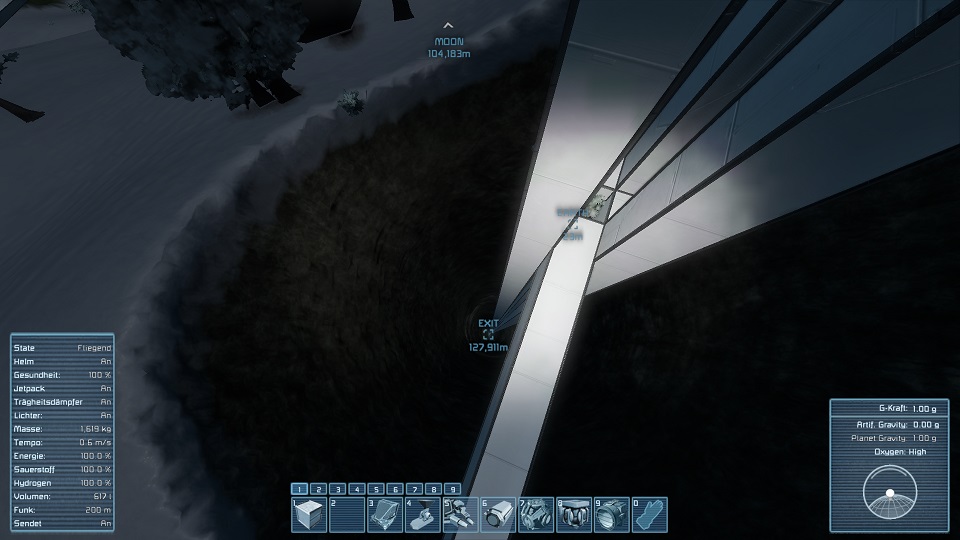Pick the small ship block in slot 5

click(460, 515)
